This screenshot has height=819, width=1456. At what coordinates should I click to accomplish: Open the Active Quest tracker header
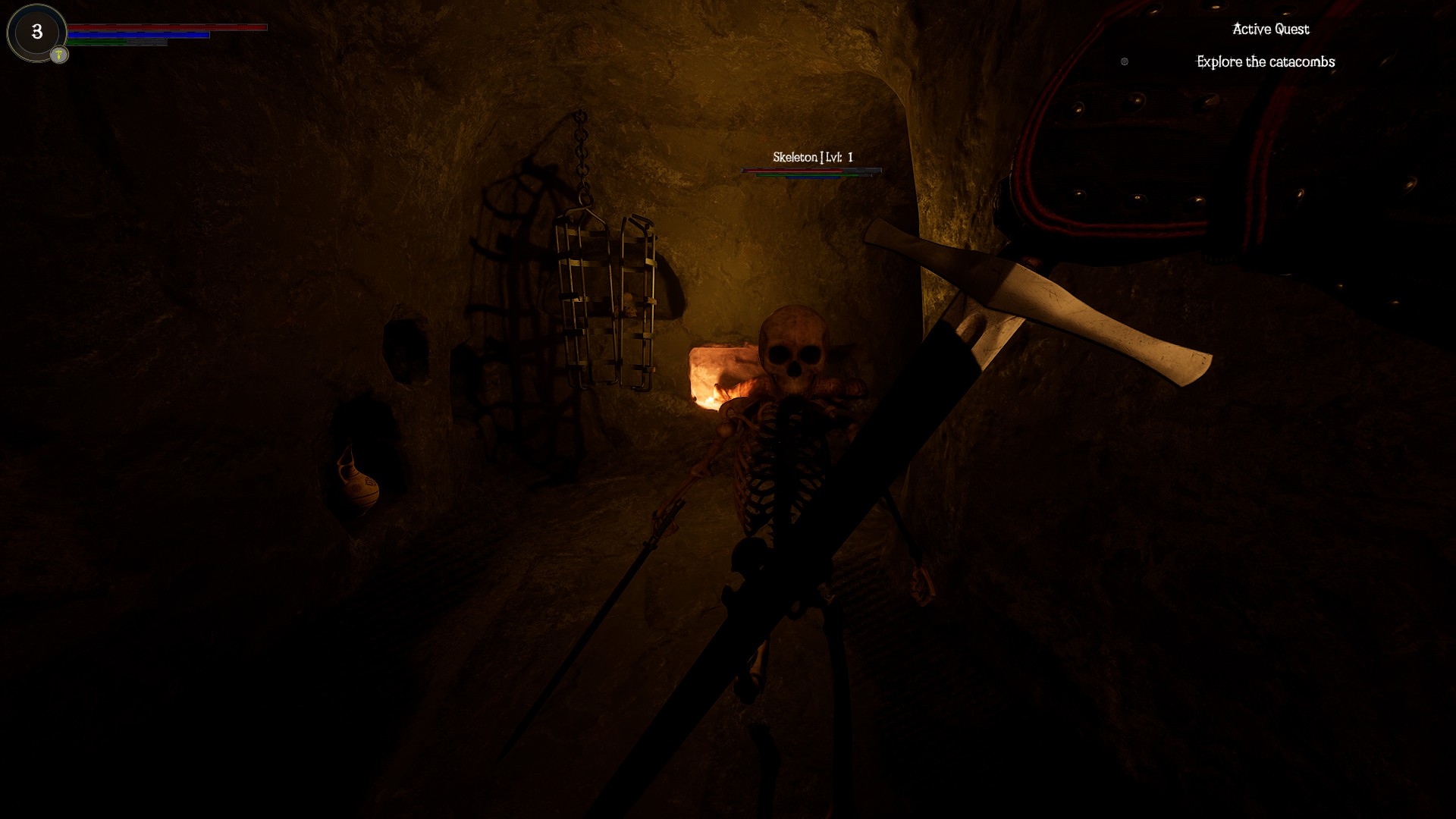(1270, 30)
